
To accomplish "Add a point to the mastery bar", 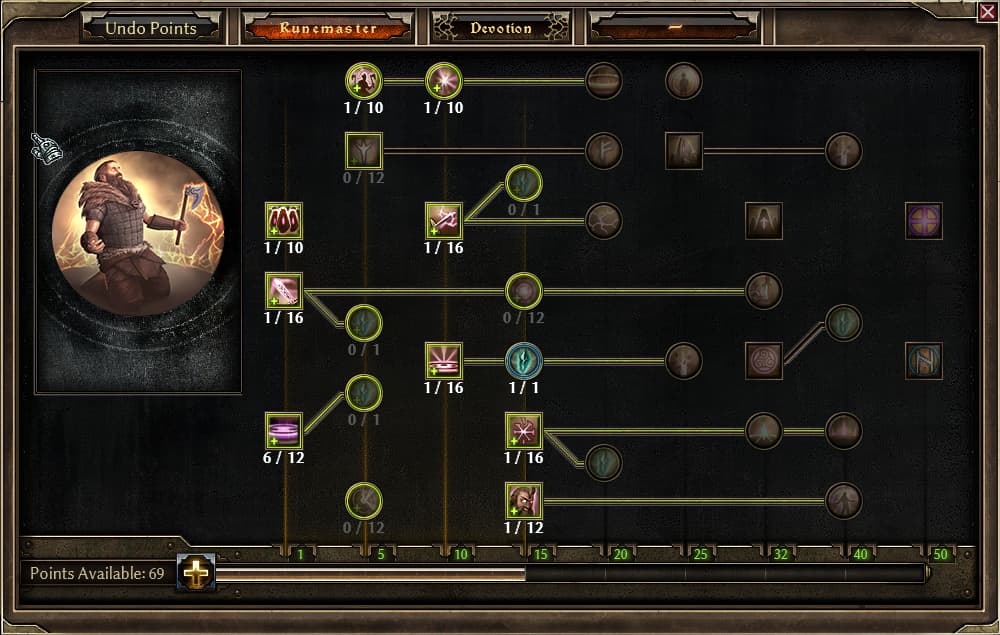I will point(195,572).
